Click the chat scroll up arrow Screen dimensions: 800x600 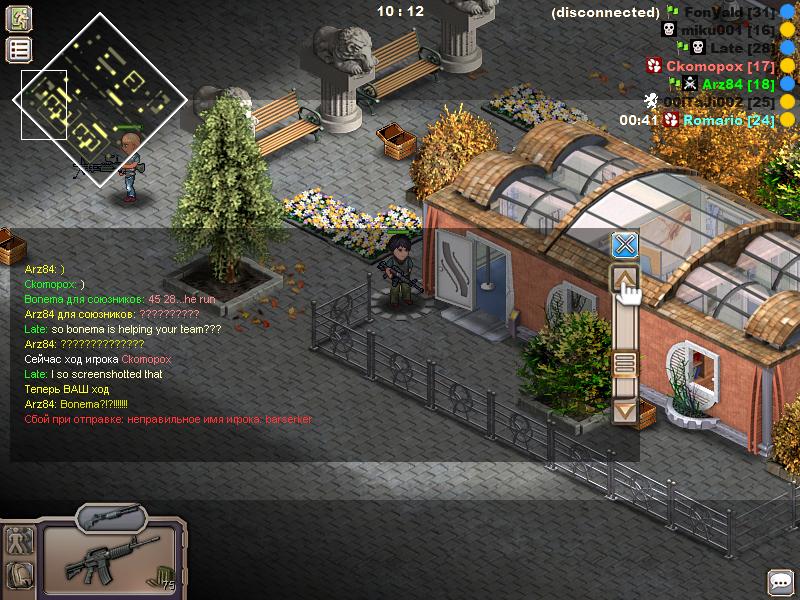coord(625,279)
